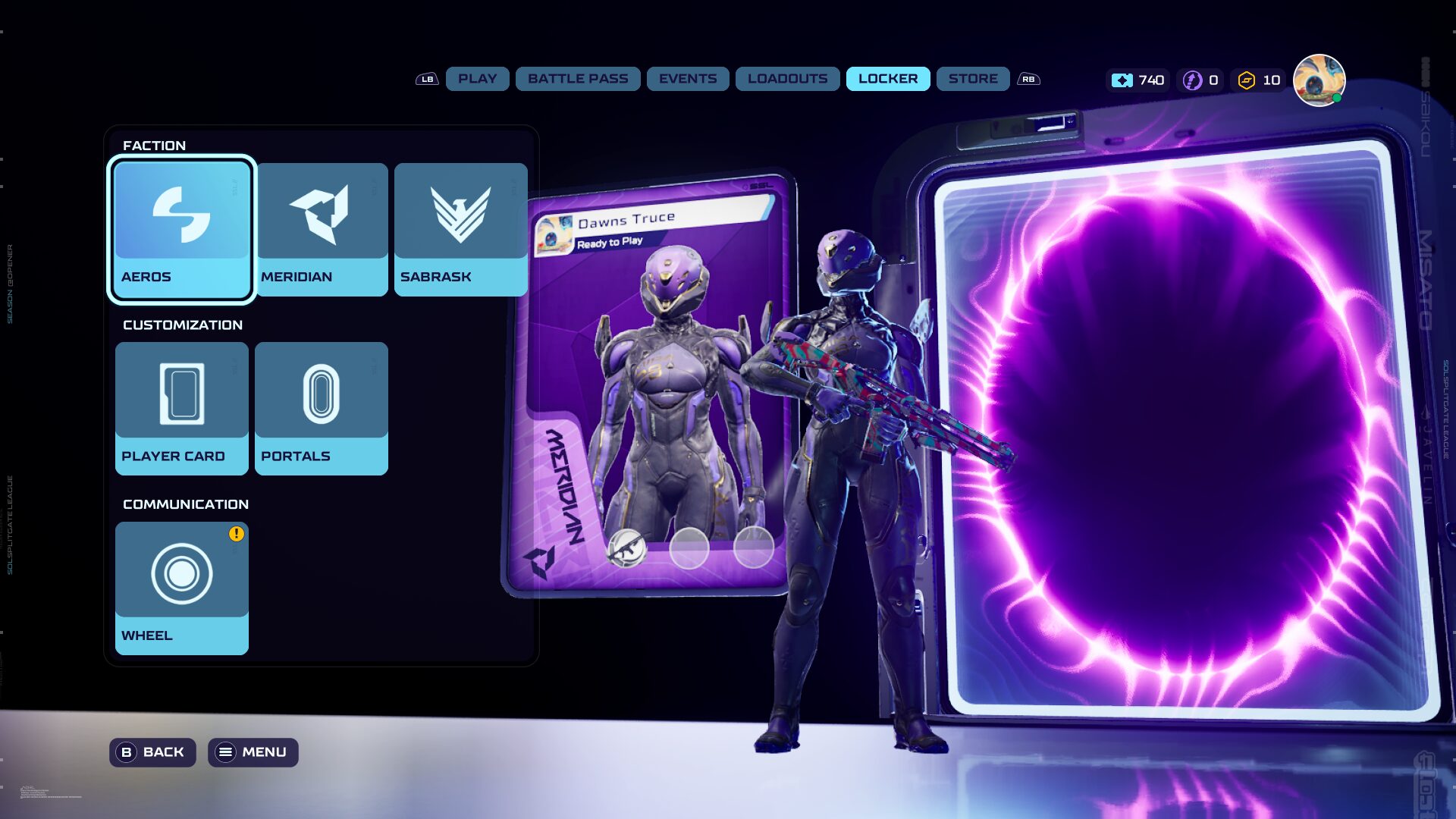Click the Back button
This screenshot has height=819, width=1456.
pyautogui.click(x=152, y=752)
